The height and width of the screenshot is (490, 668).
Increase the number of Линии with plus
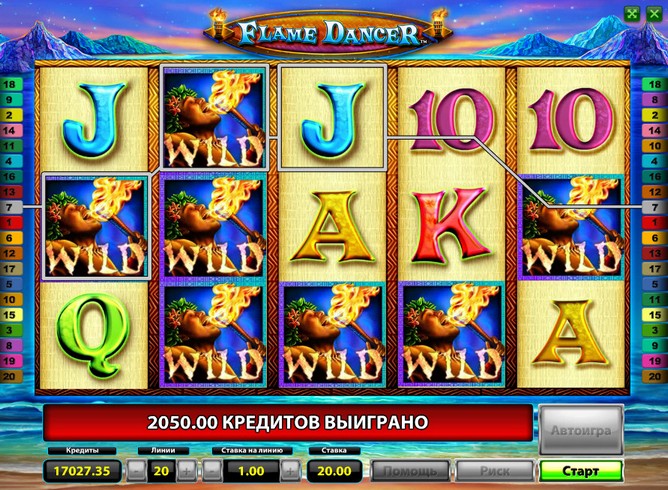pos(185,470)
